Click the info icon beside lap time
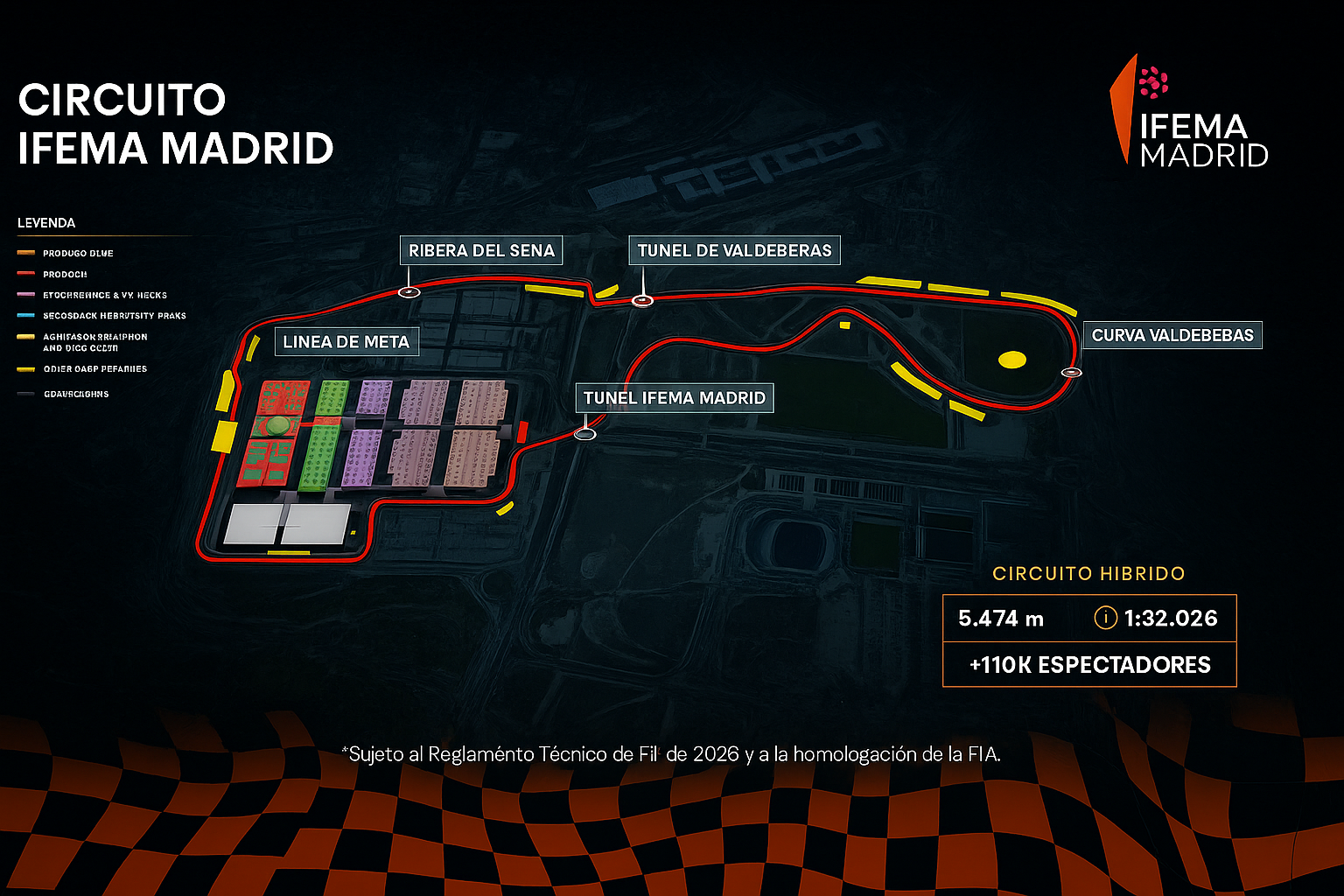1344x896 pixels. pyautogui.click(x=1105, y=618)
